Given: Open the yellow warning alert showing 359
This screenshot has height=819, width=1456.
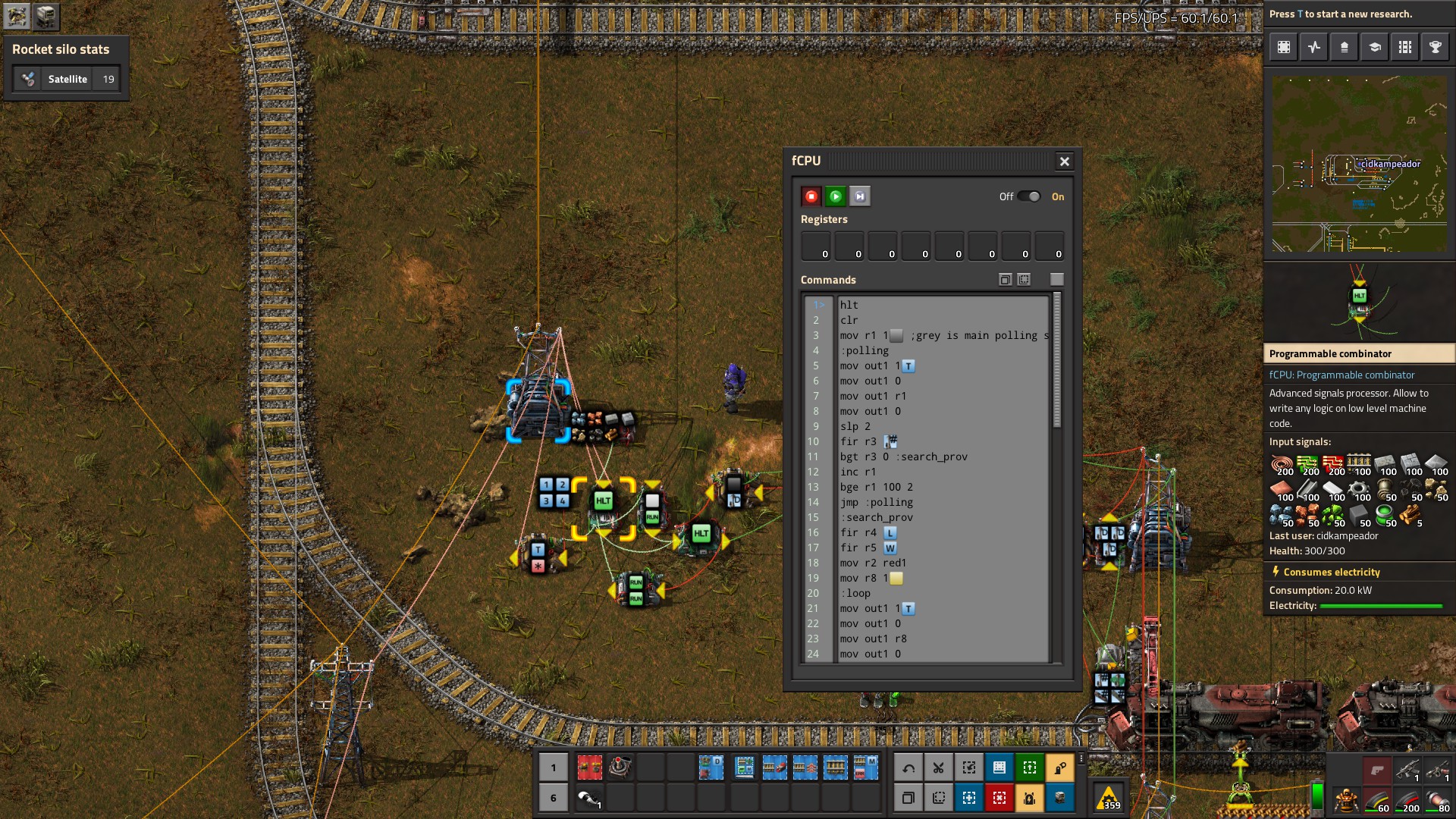Looking at the screenshot, I should [x=1108, y=798].
